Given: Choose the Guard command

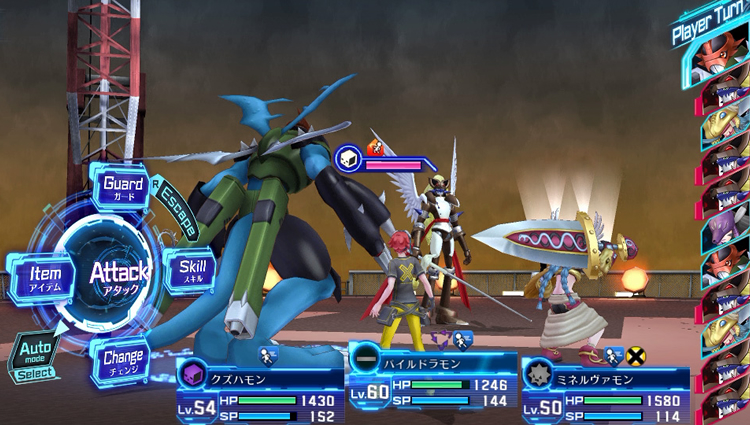Looking at the screenshot, I should 123,188.
